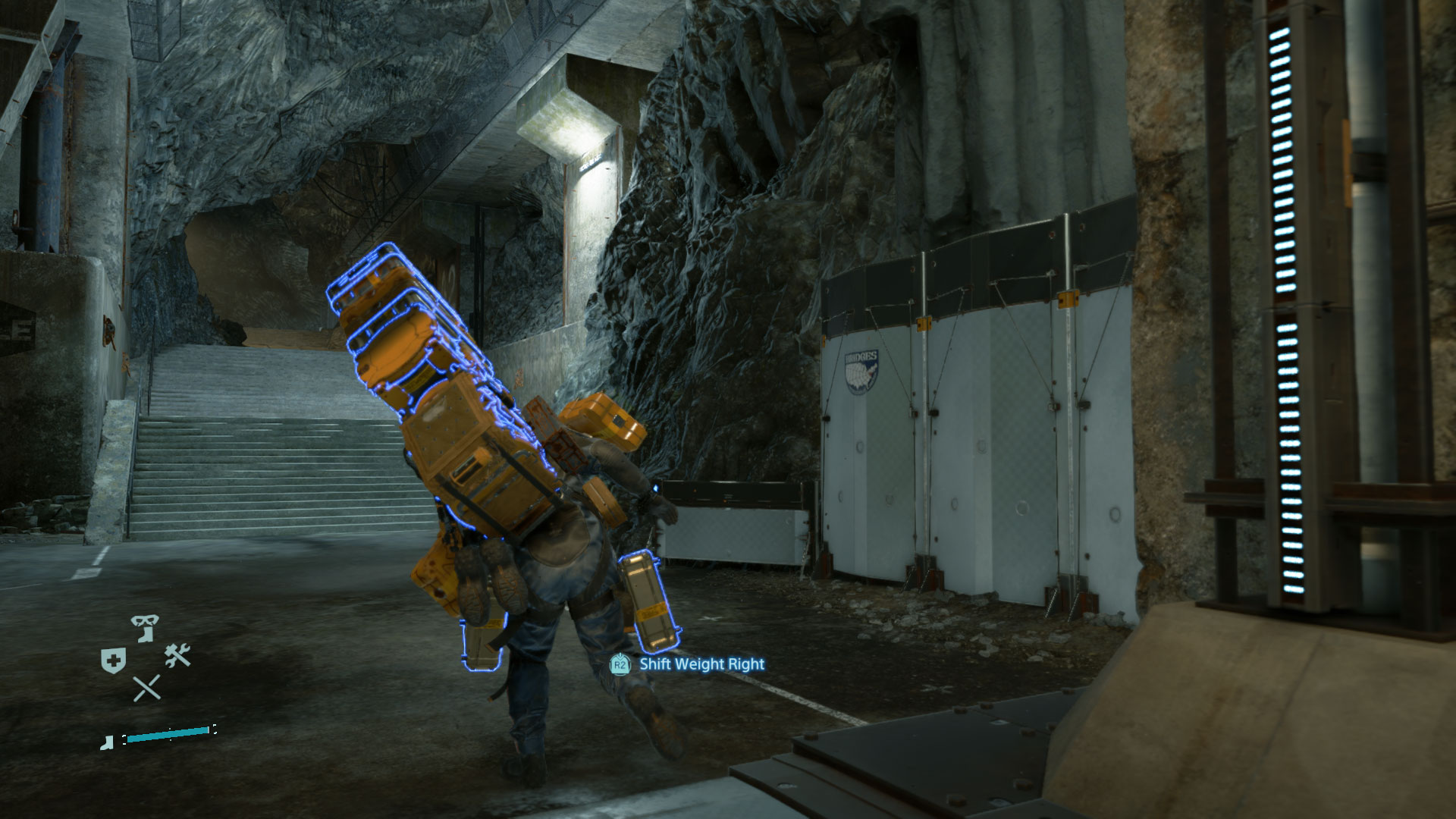Select the crossed lines weapon icon
The width and height of the screenshot is (1456, 819).
[x=146, y=688]
